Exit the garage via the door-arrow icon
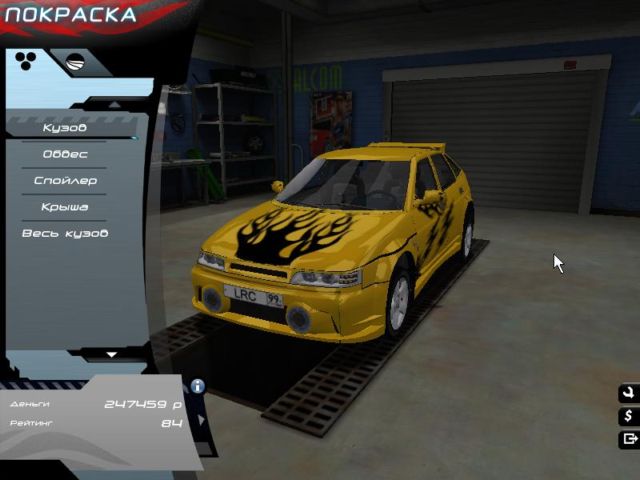 (628, 439)
